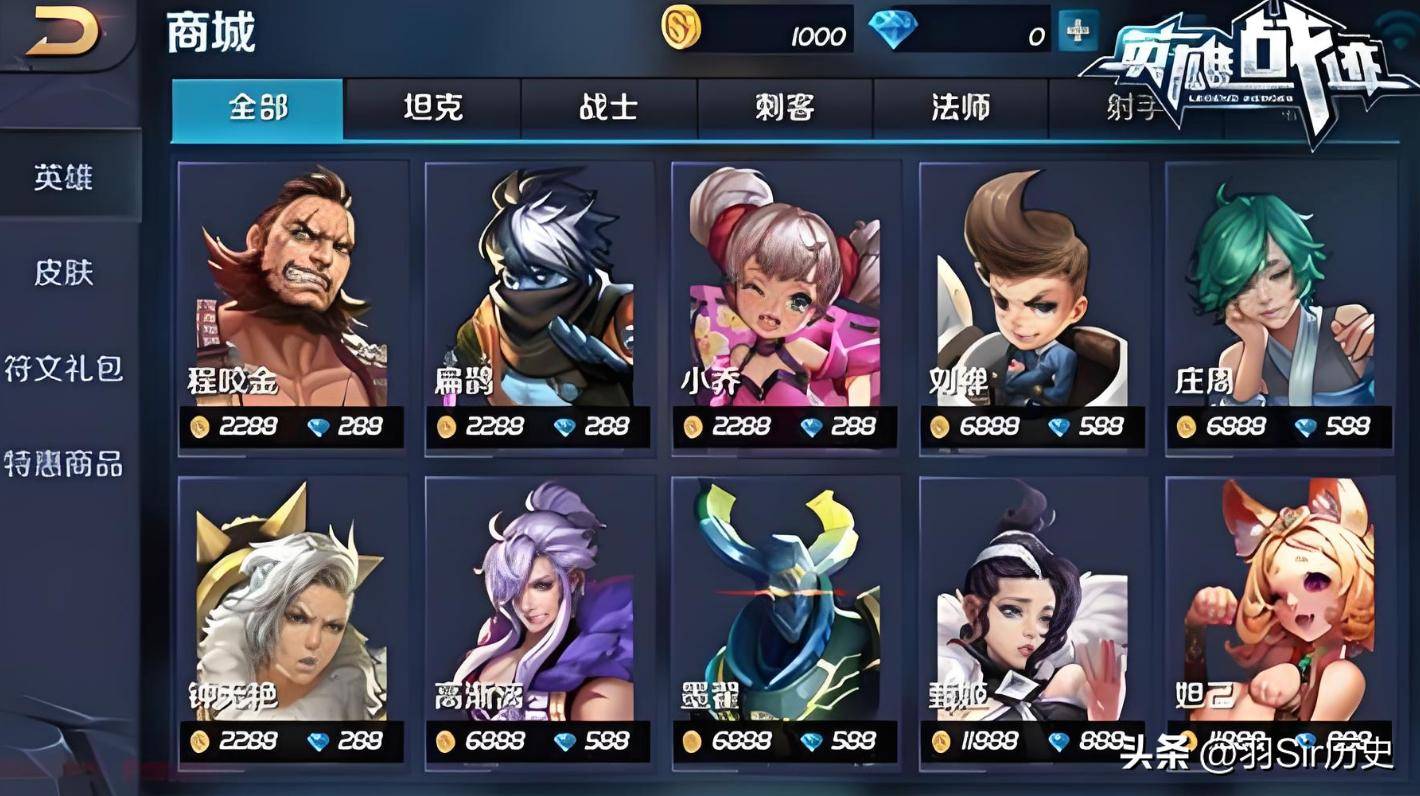Show the 刺客 hero category
The height and width of the screenshot is (796, 1420).
pyautogui.click(x=784, y=108)
